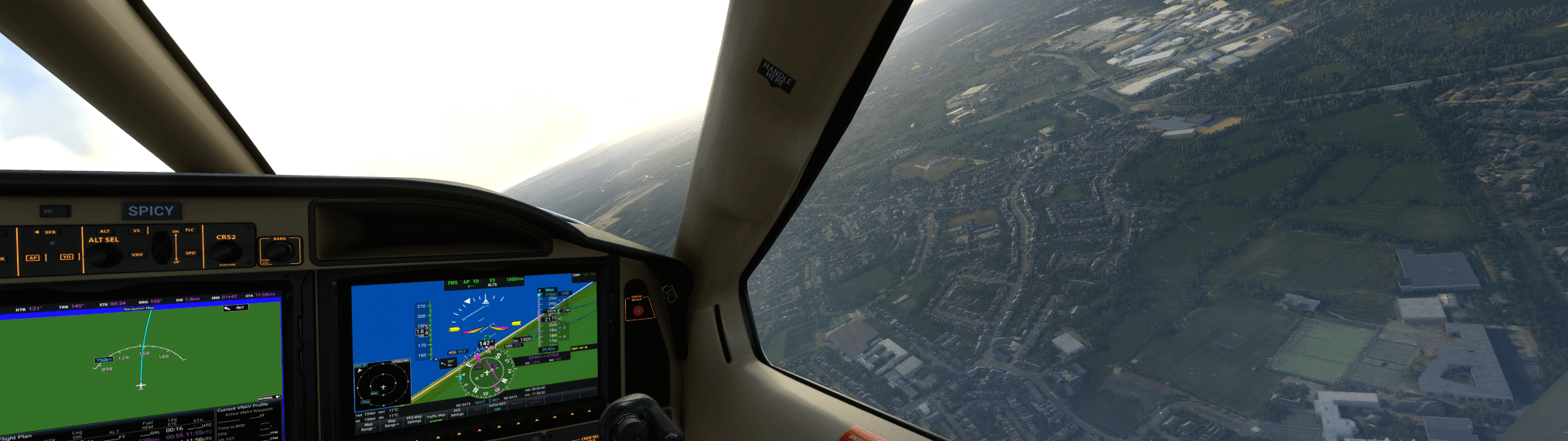Select the VS vertical speed mode
Image resolution: width=1568 pixels, height=441 pixels.
pos(137,231)
